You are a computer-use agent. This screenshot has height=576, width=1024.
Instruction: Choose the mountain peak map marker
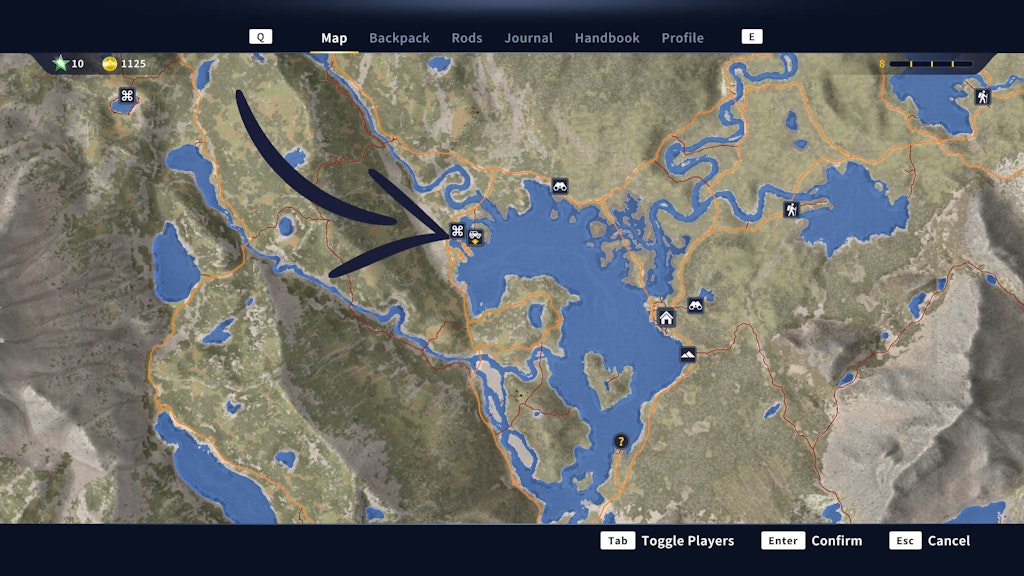click(688, 354)
